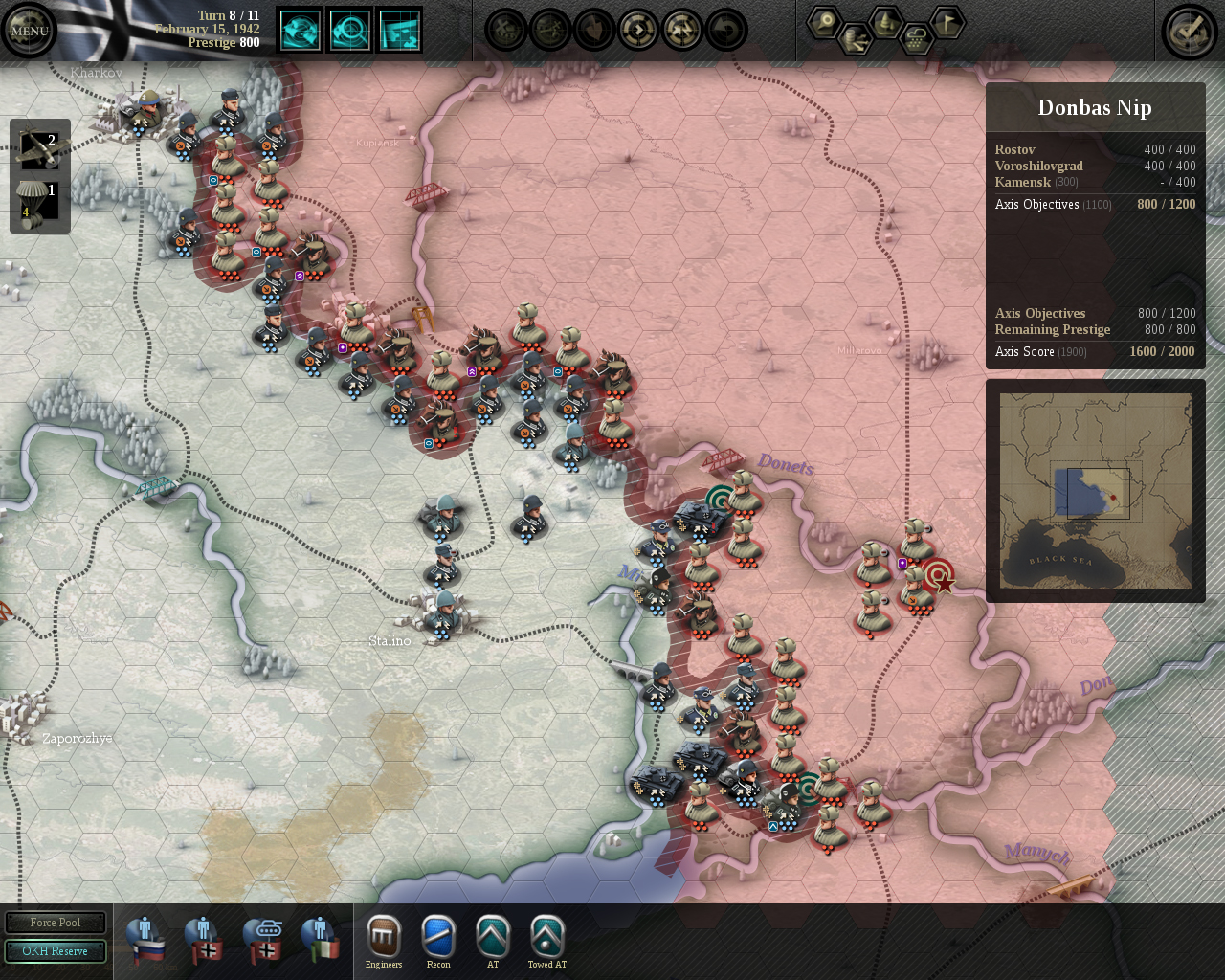Open the strategic map overview teal icon
1225x980 pixels.
pos(400,30)
